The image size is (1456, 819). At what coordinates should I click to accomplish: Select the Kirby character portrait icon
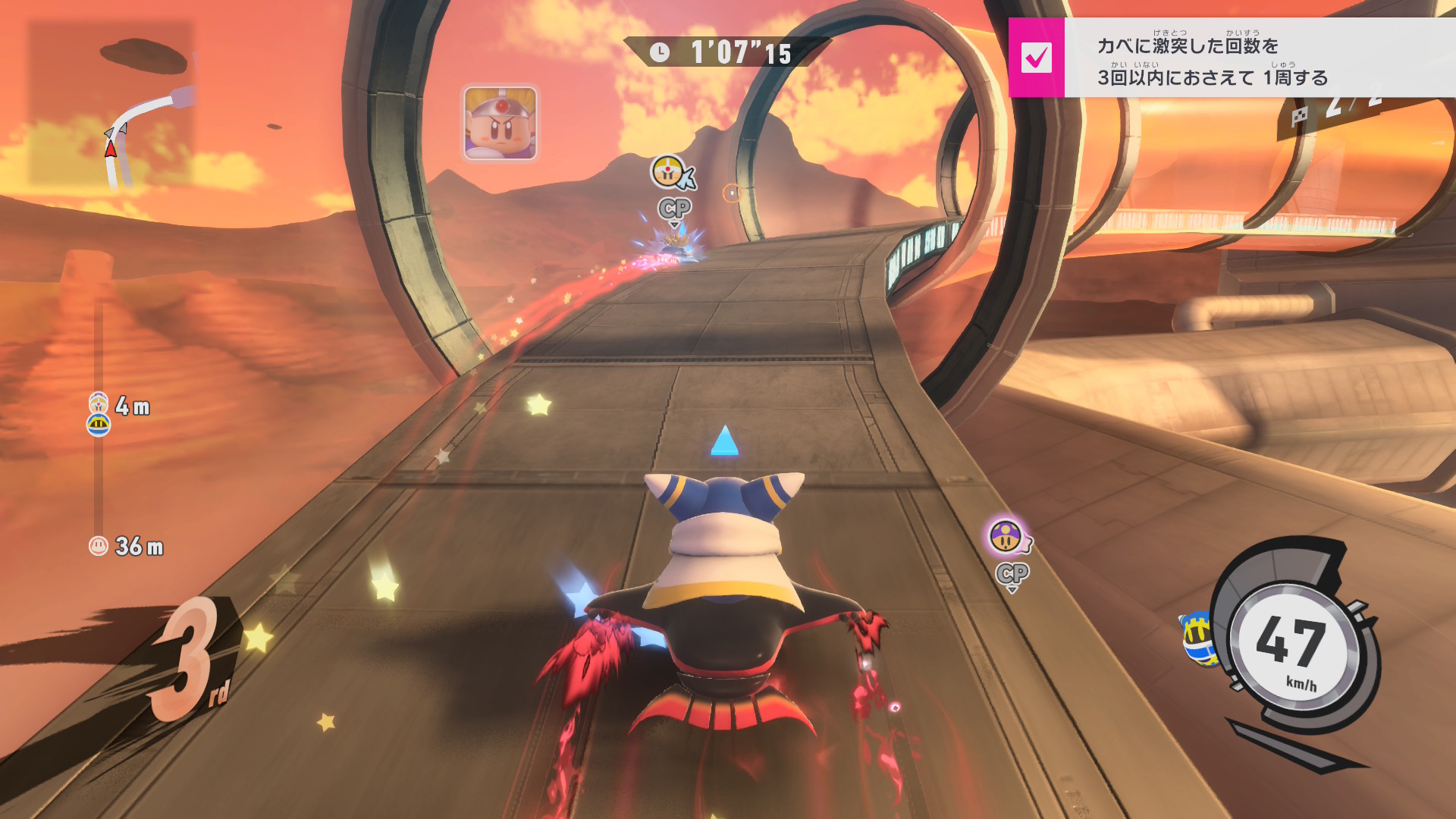[500, 123]
